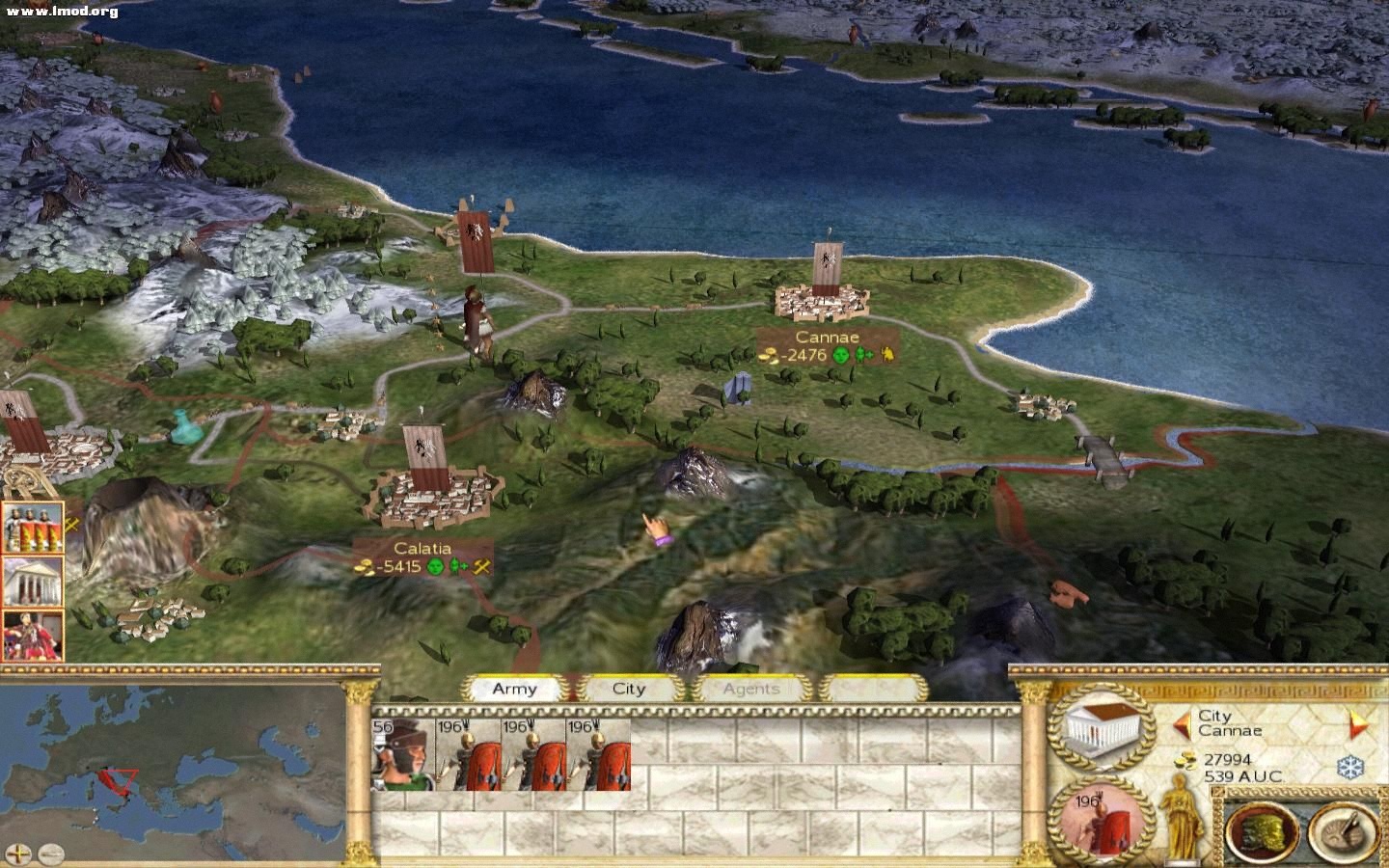This screenshot has width=1389, height=868.
Task: Select the Agents tab
Action: (x=750, y=689)
